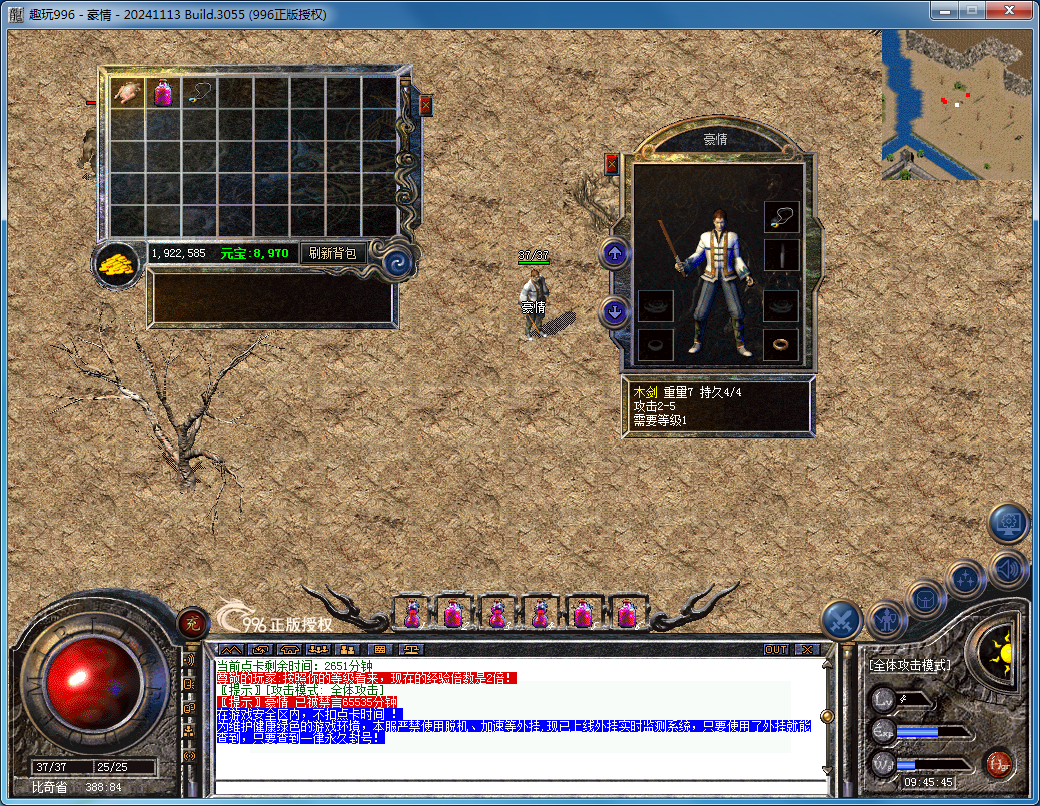Click the red 充 recharge button

click(x=192, y=624)
